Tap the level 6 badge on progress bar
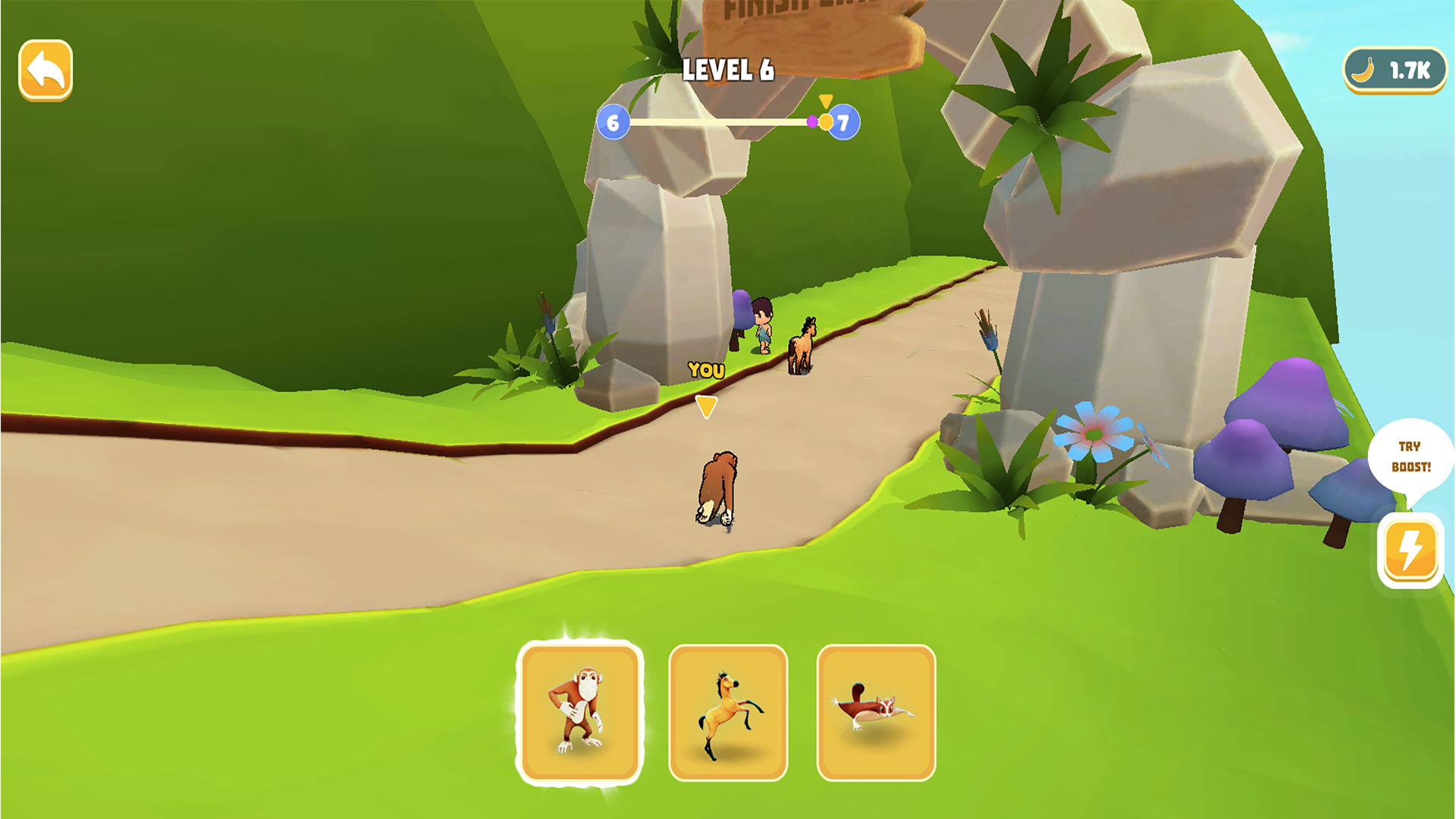Image resolution: width=1456 pixels, height=819 pixels. 613,121
